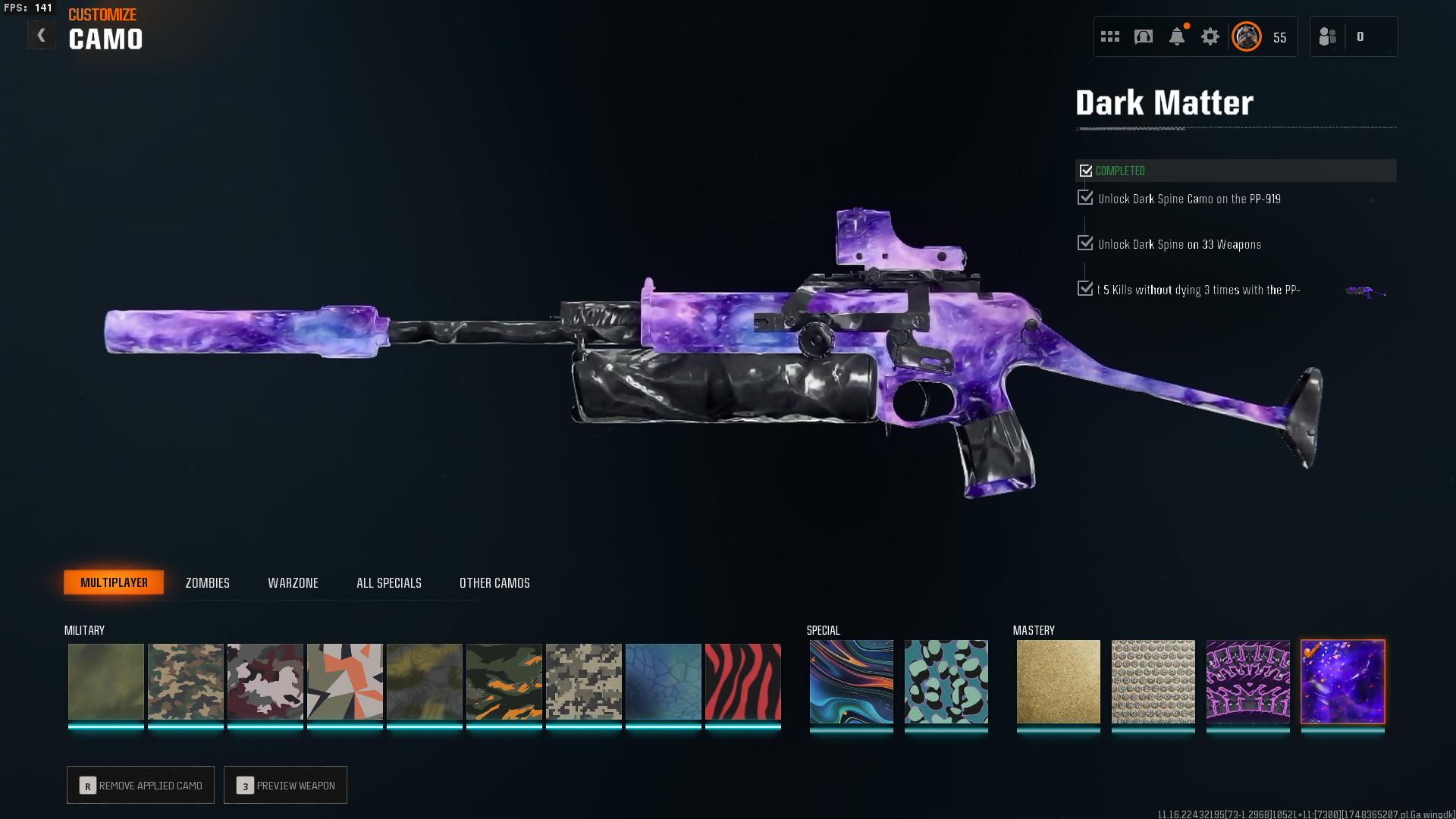Pick the digital pixel military camo
The image size is (1456, 819).
[583, 681]
